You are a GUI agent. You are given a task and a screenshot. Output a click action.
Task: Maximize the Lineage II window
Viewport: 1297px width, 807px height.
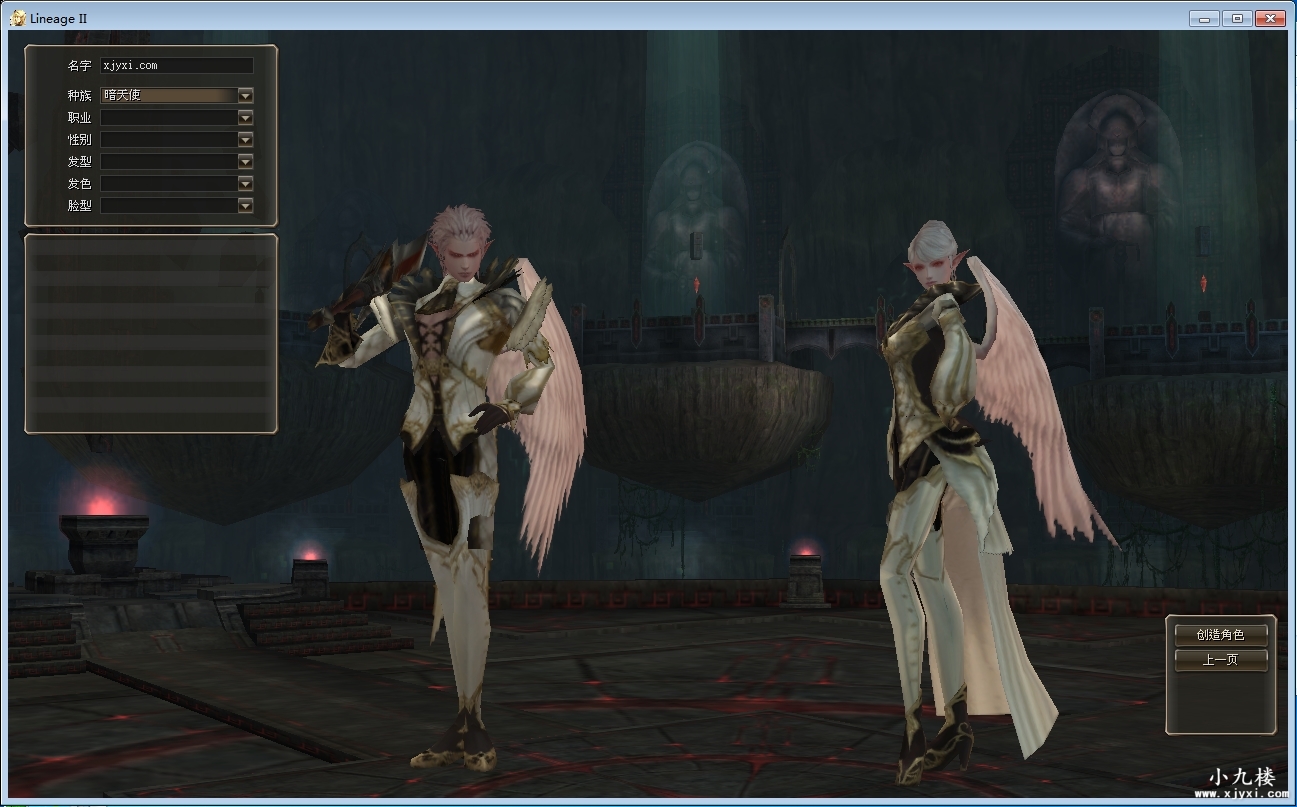1237,18
